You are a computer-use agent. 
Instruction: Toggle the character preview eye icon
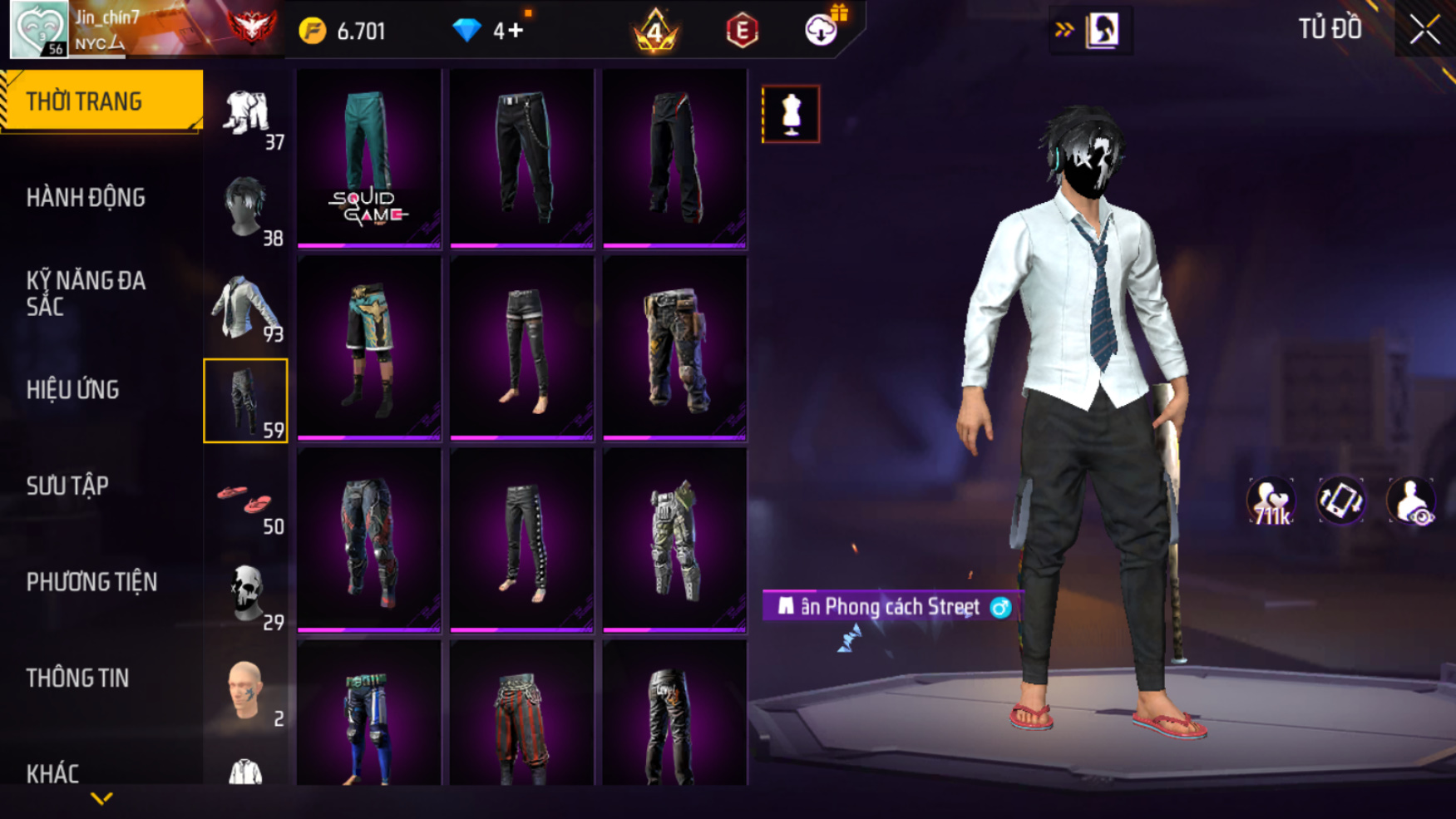coord(1410,501)
